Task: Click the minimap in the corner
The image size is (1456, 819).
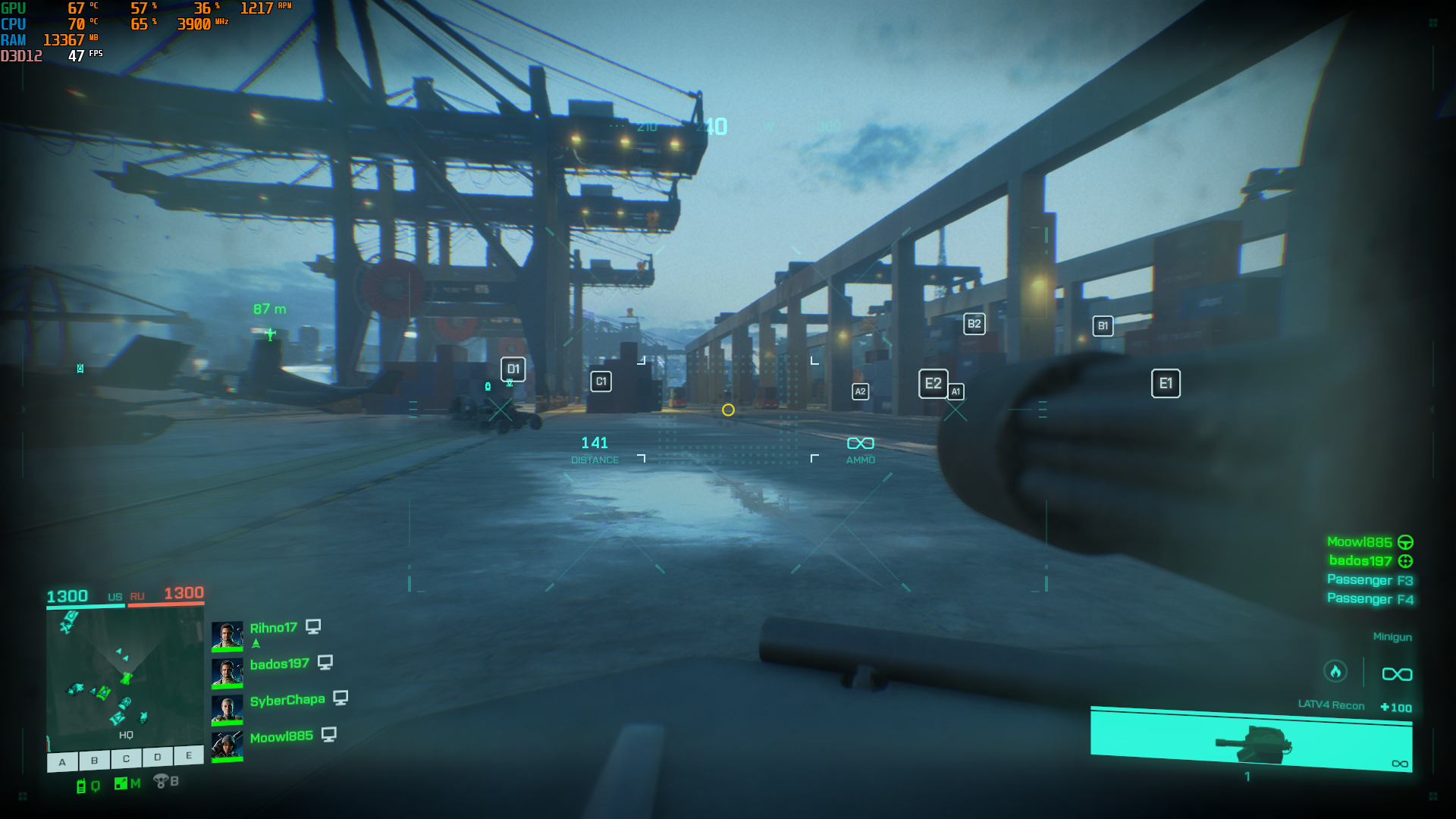Action: point(125,676)
